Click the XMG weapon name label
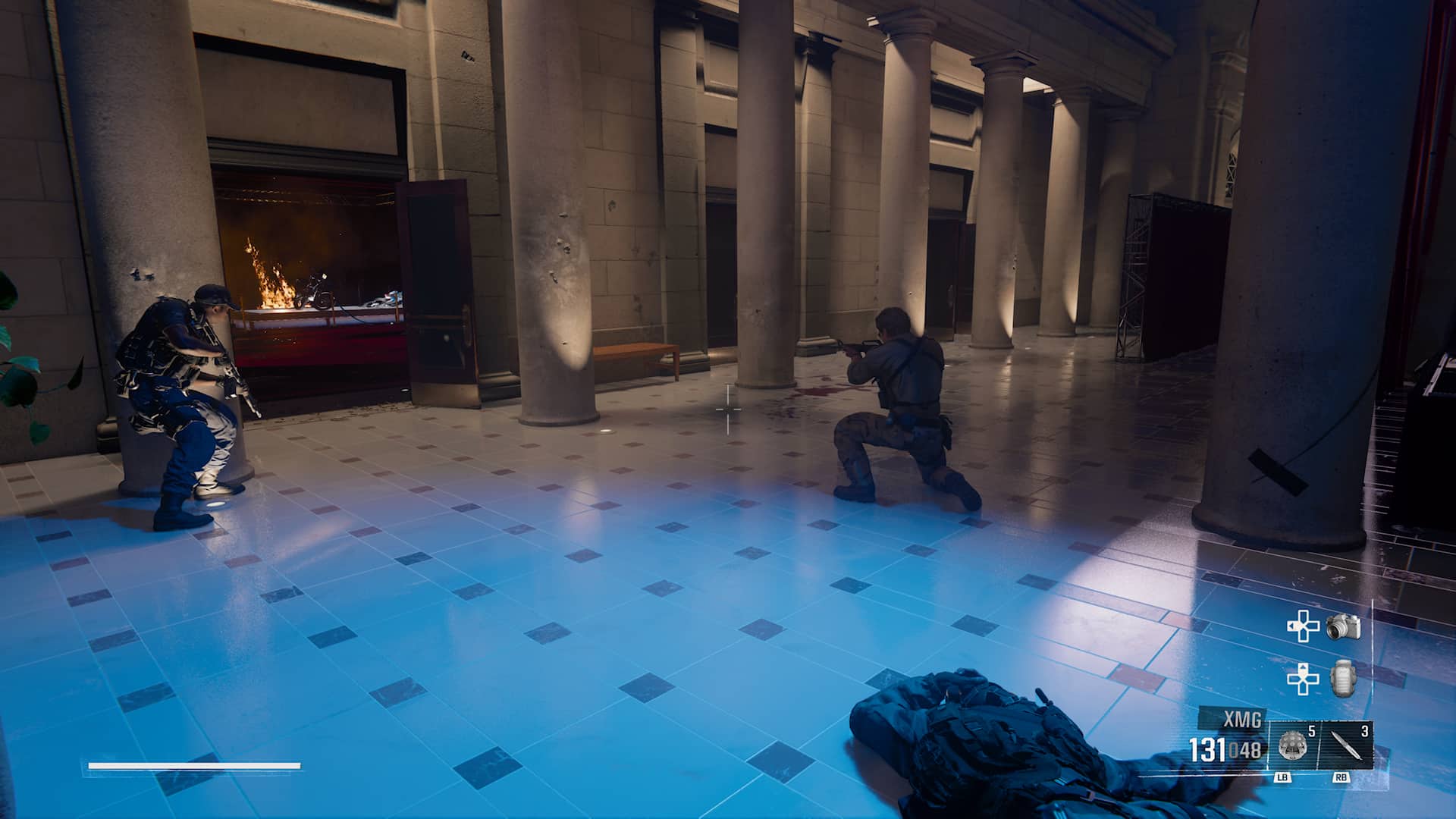Screen dimensions: 1456x819 [x=1242, y=719]
